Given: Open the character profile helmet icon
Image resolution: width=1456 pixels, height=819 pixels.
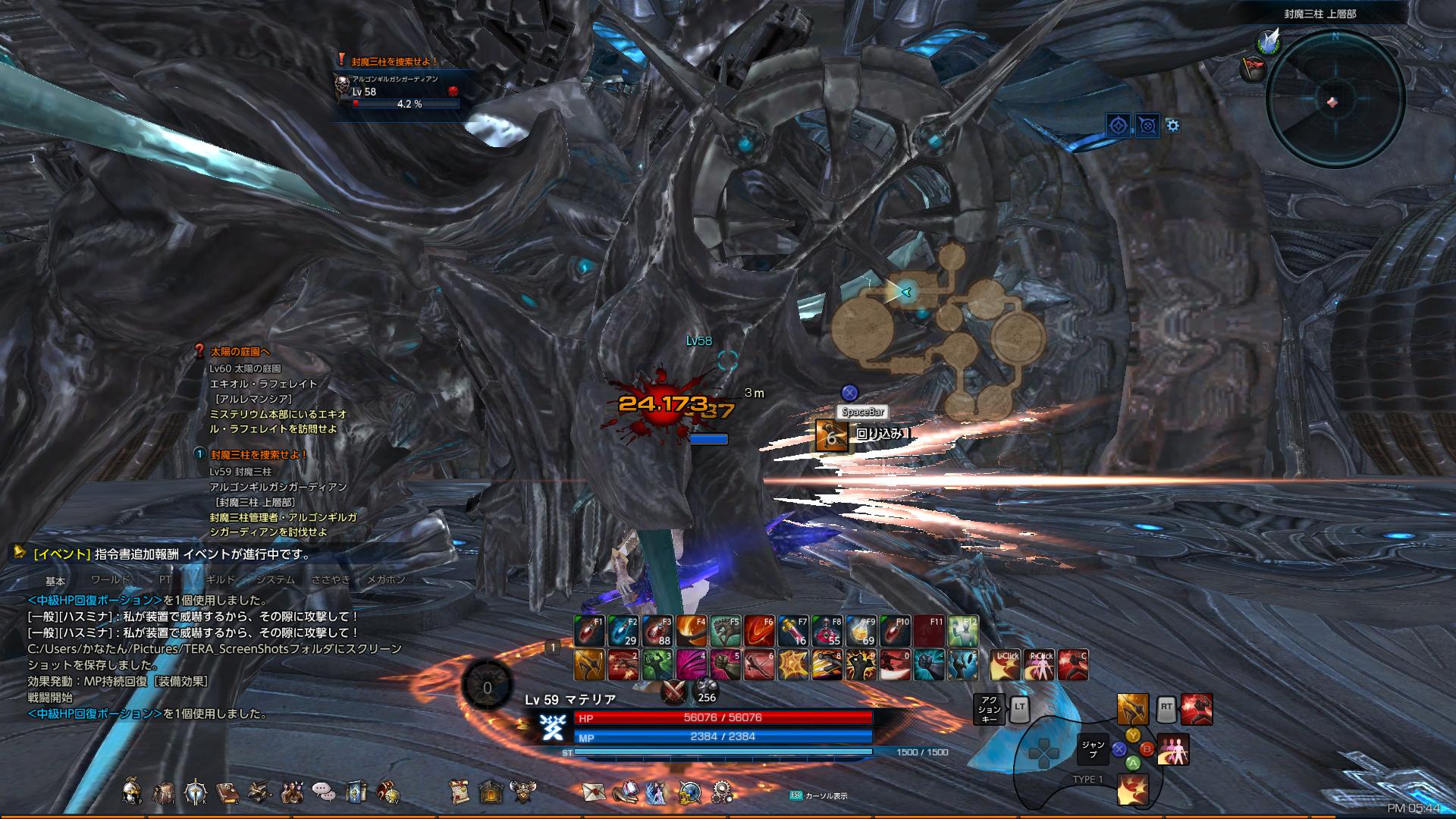Looking at the screenshot, I should [132, 792].
